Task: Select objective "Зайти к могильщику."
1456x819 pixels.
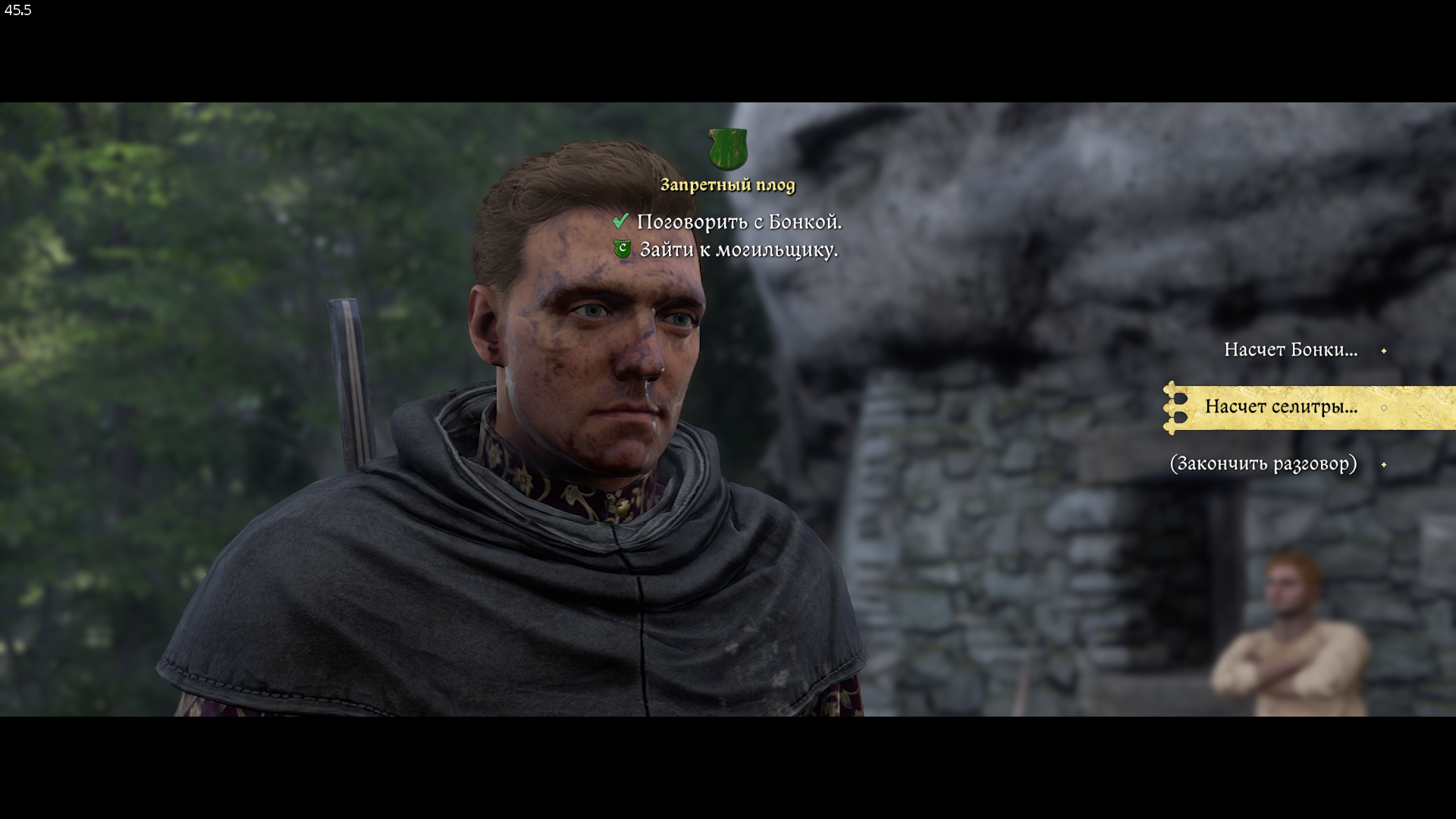Action: click(x=738, y=249)
